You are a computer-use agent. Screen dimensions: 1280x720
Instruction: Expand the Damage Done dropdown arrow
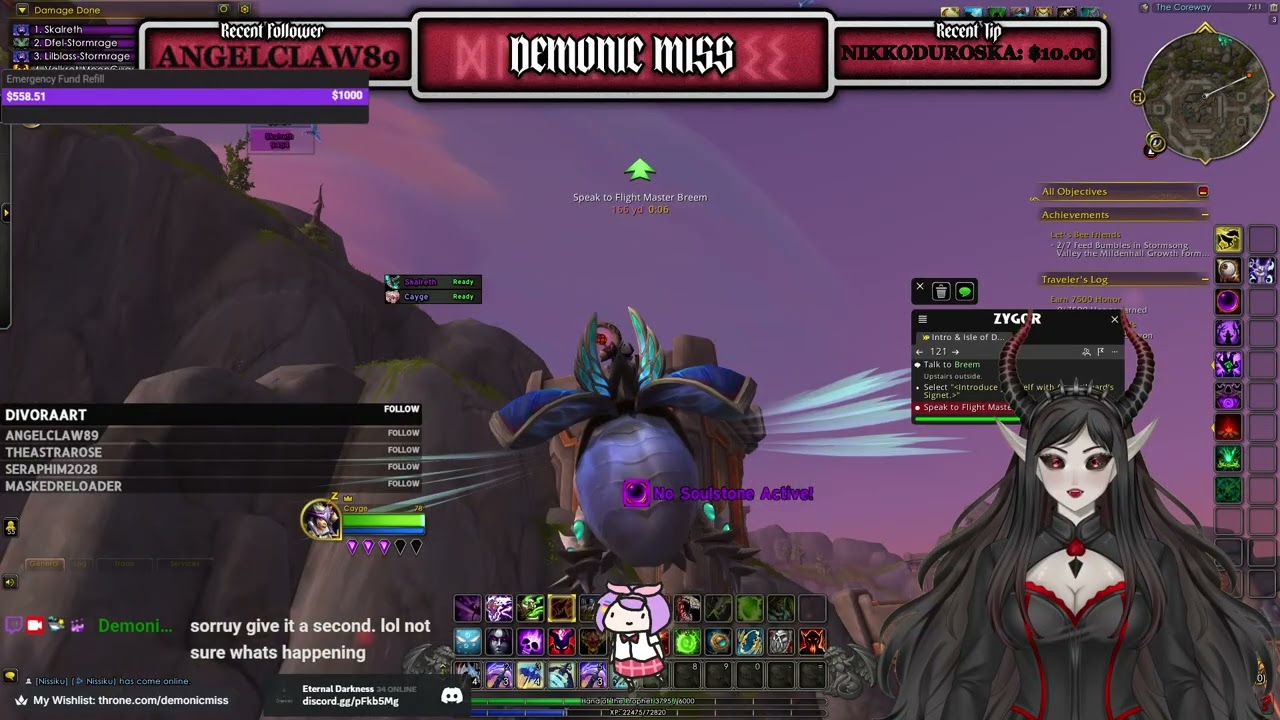(x=22, y=9)
